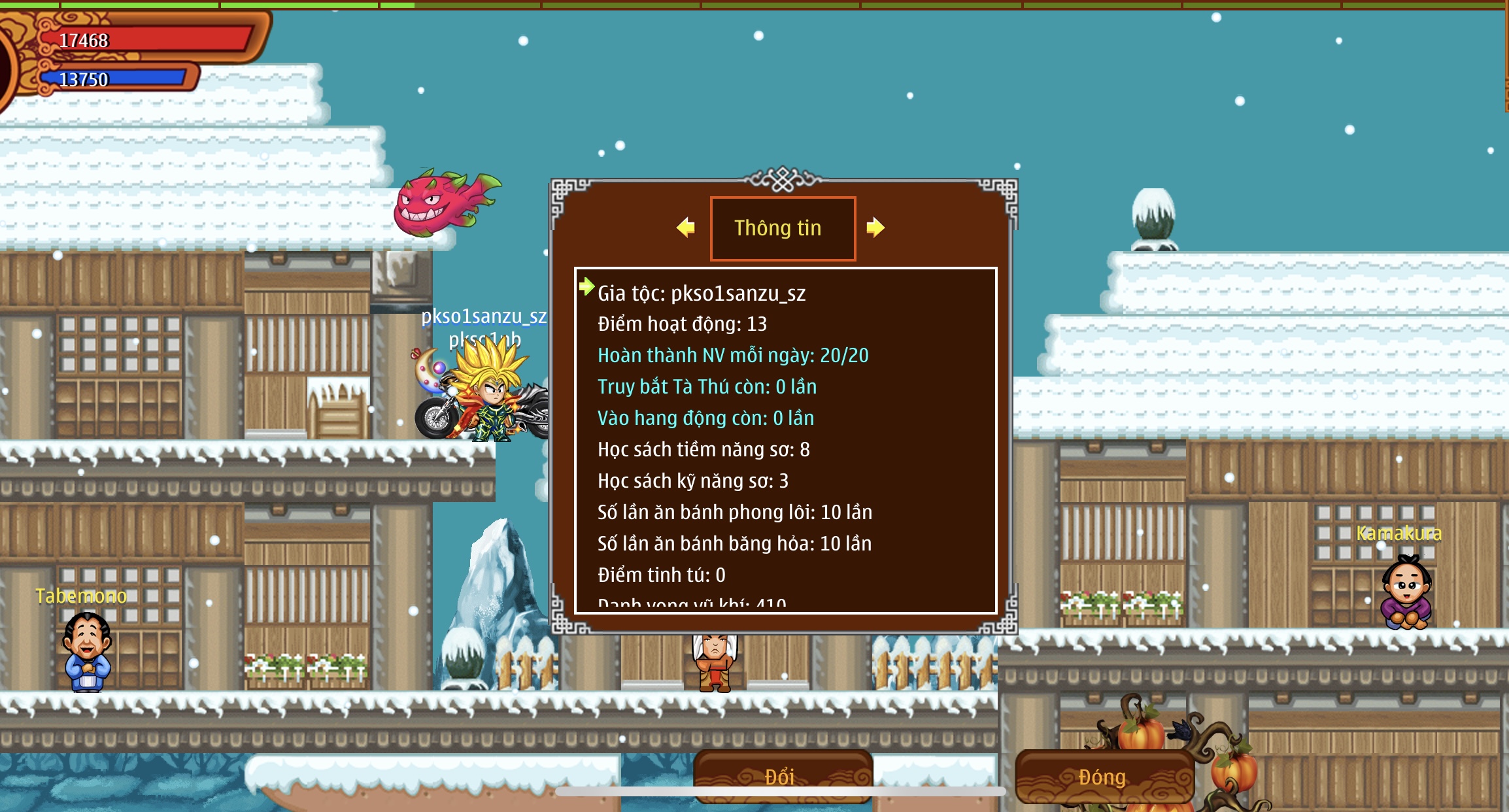Select Học sách kỹ năng sơ row
Viewport: 1509px width, 812px height.
(693, 481)
